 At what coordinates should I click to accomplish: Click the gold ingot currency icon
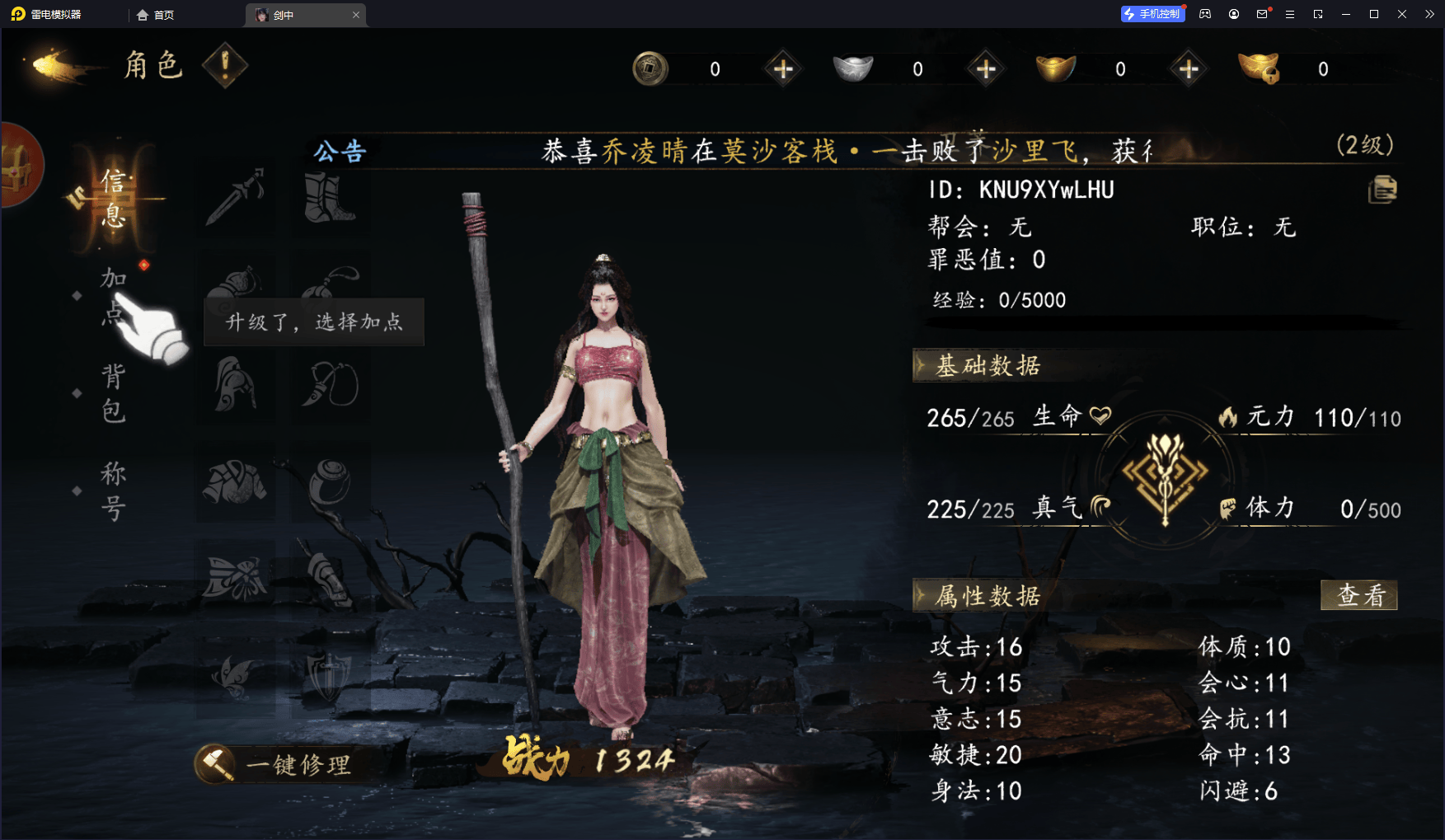pyautogui.click(x=1055, y=68)
